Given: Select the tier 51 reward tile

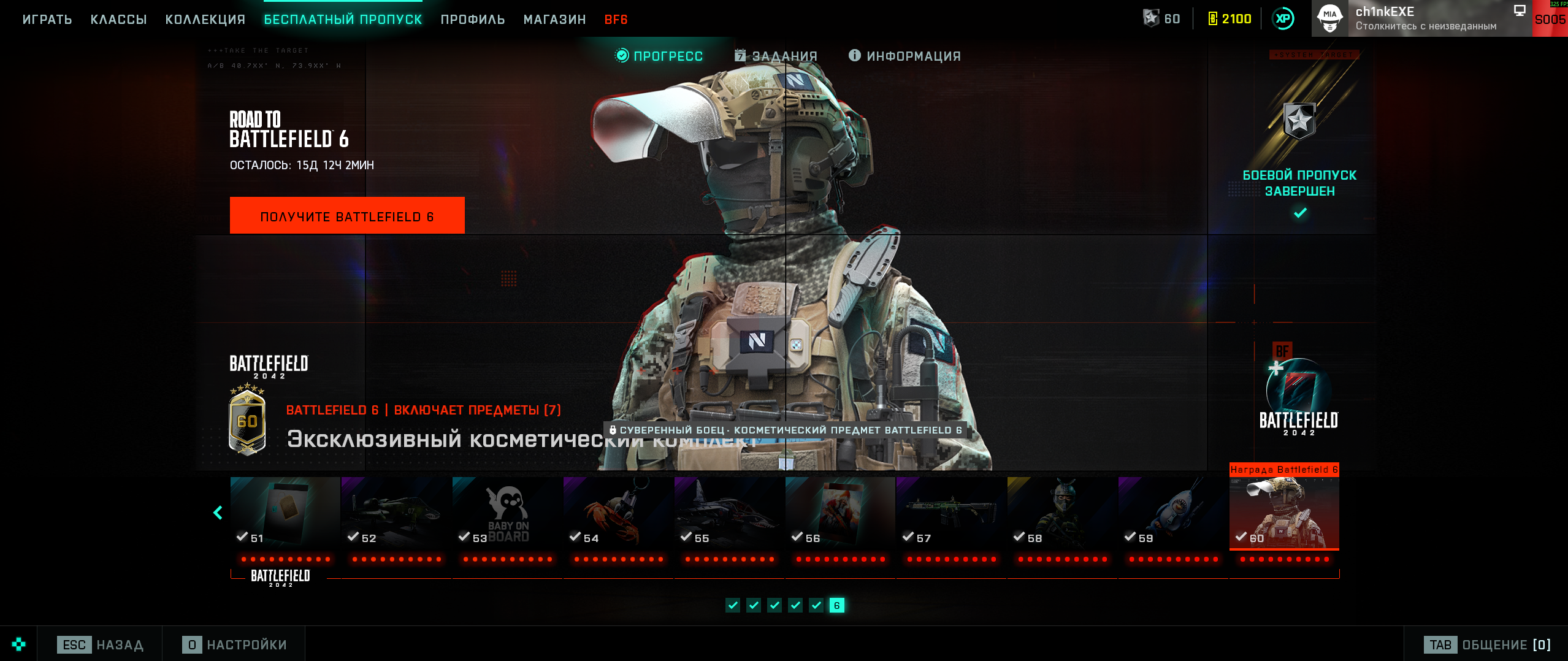Looking at the screenshot, I should [x=285, y=512].
